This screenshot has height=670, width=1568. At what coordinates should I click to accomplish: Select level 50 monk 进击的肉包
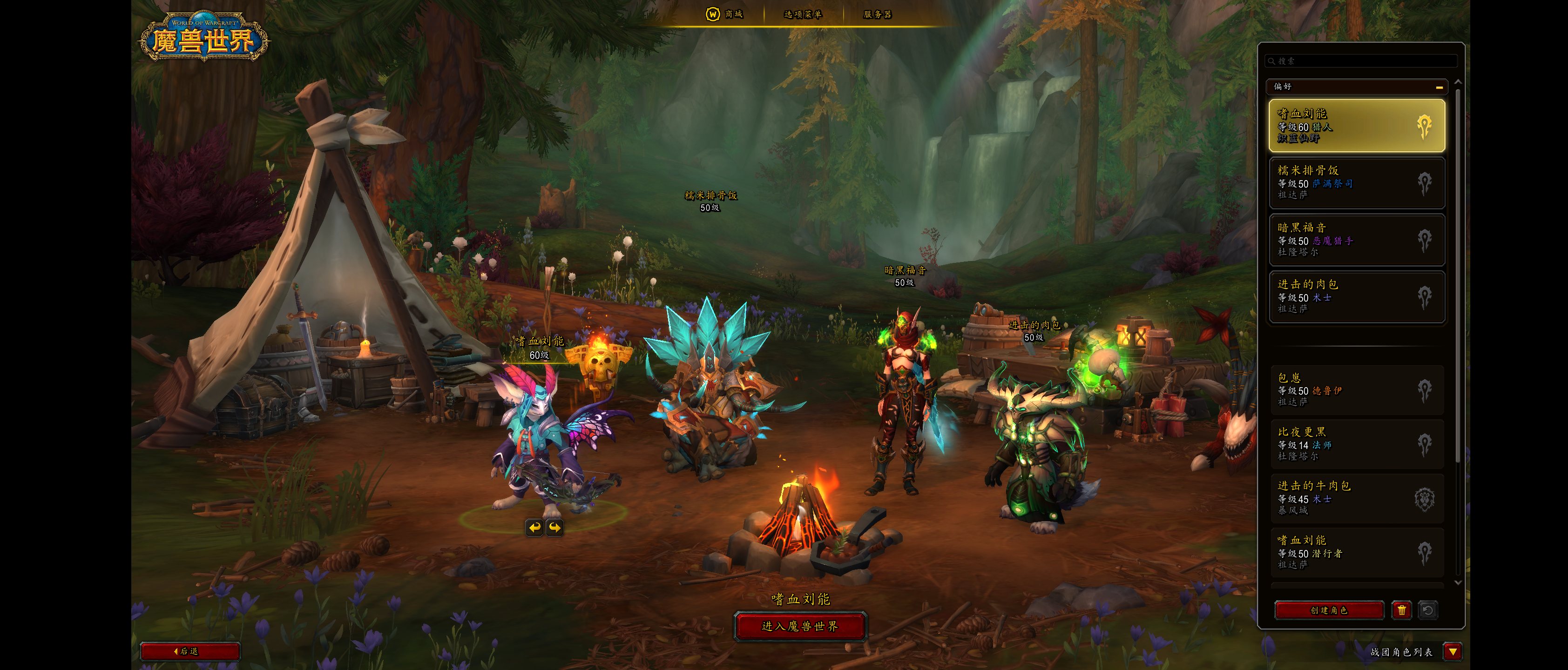1356,296
